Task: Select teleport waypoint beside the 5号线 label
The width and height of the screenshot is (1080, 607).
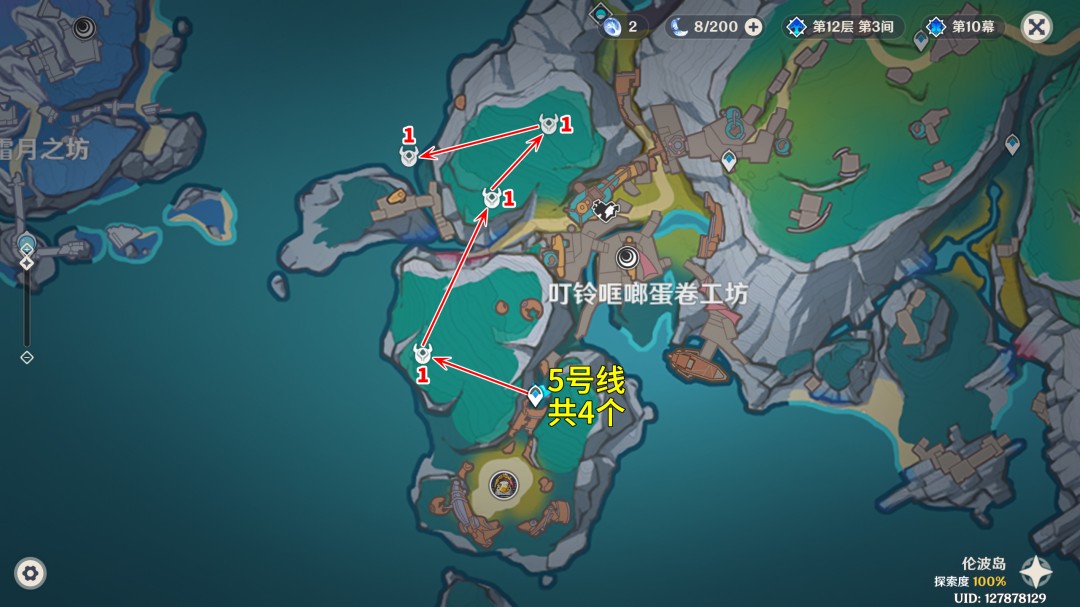Action: click(x=535, y=397)
